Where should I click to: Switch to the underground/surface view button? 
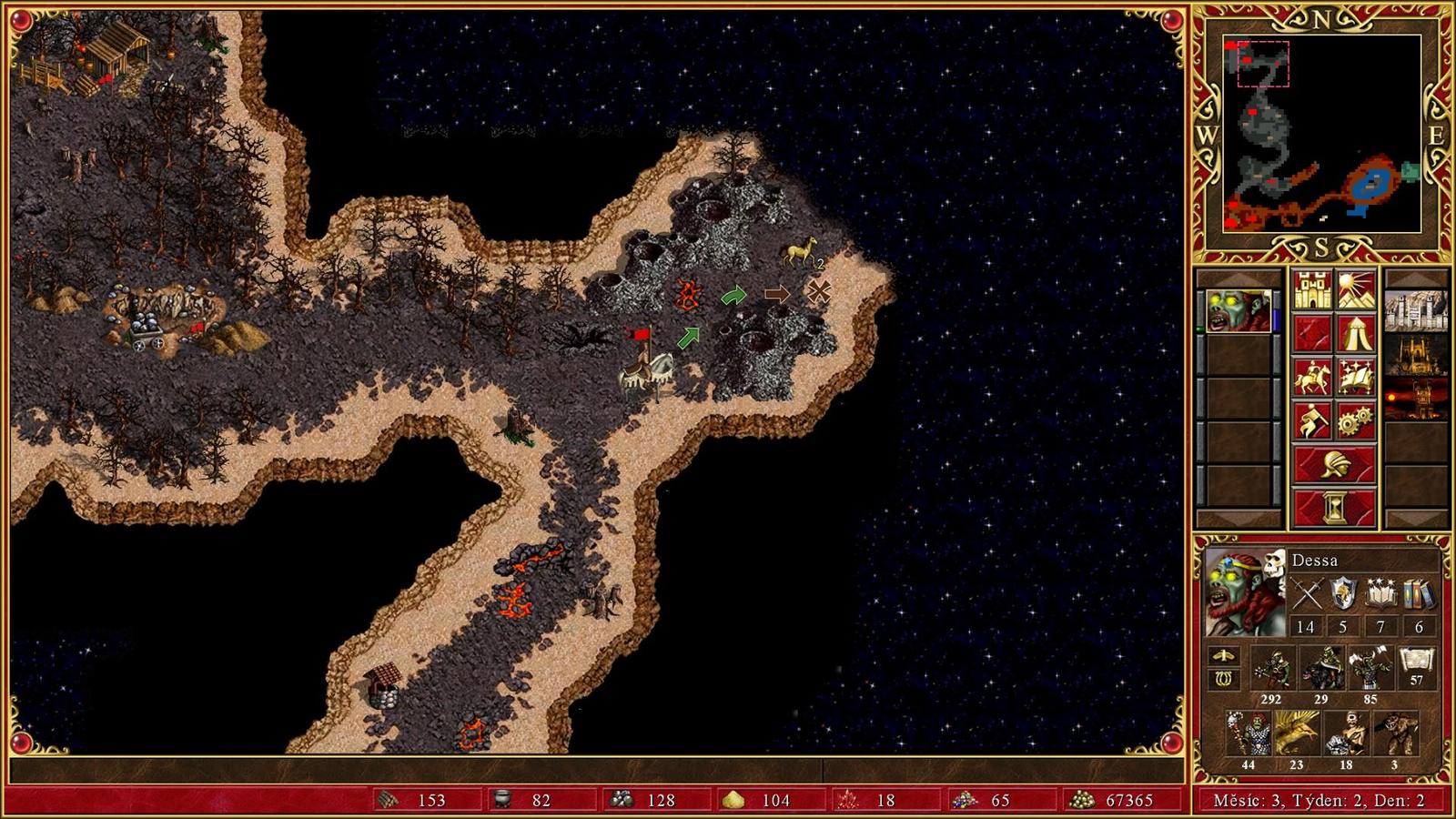tap(1355, 289)
